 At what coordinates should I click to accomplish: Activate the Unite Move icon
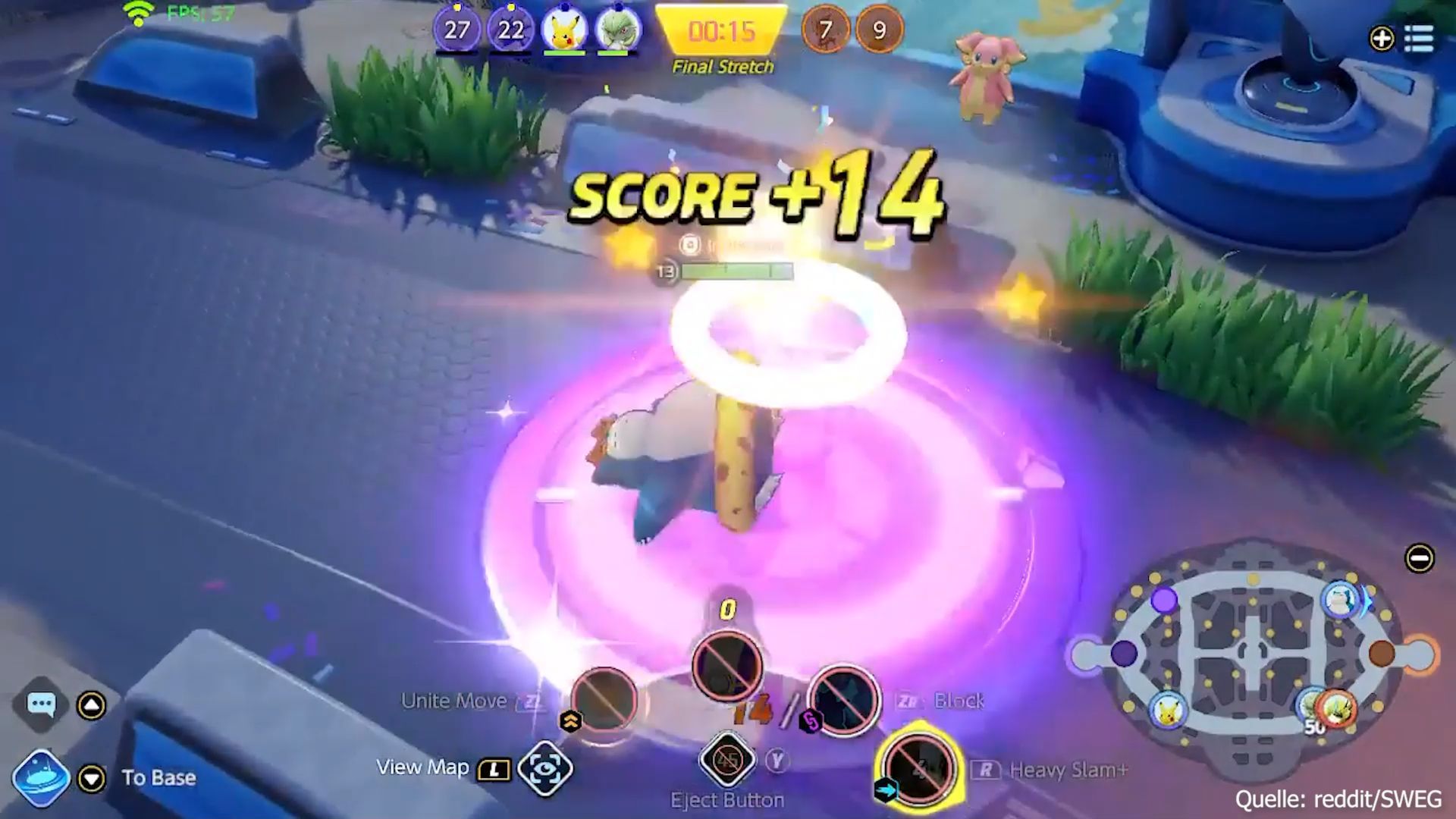(x=604, y=699)
